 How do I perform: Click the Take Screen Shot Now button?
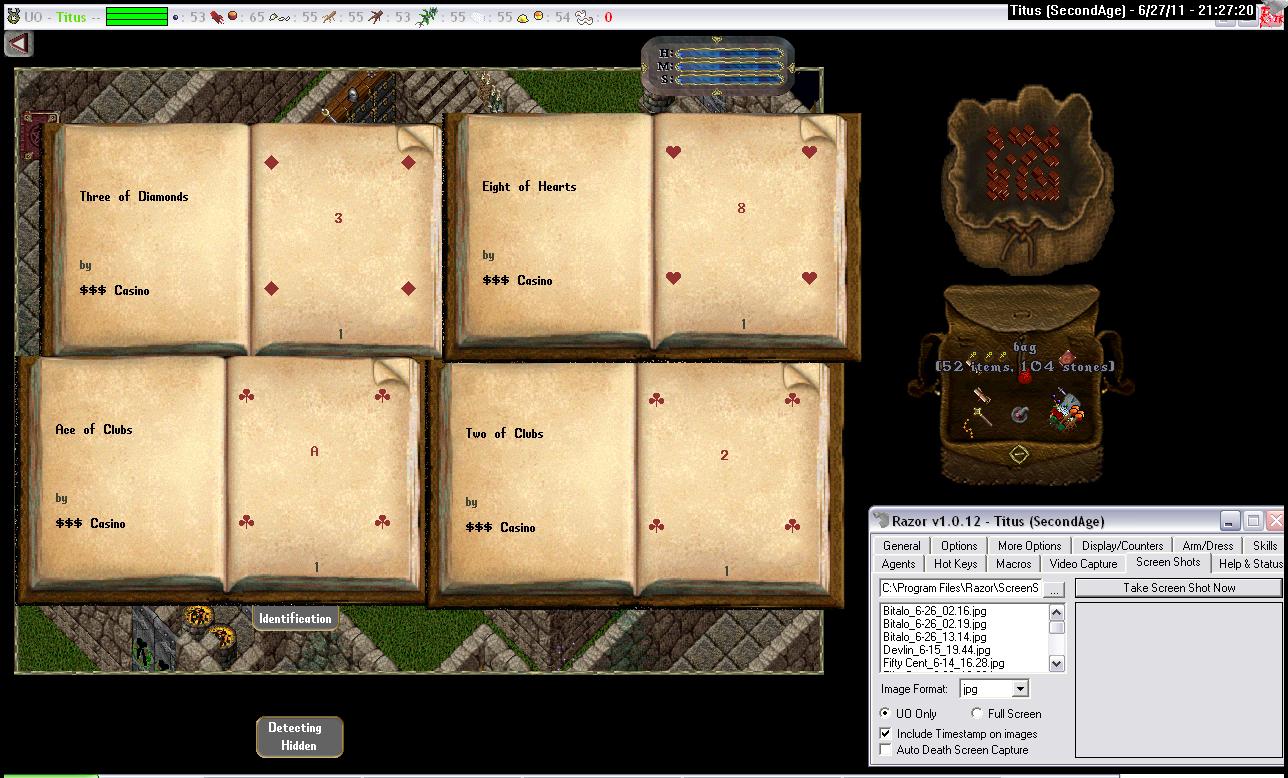click(1178, 588)
